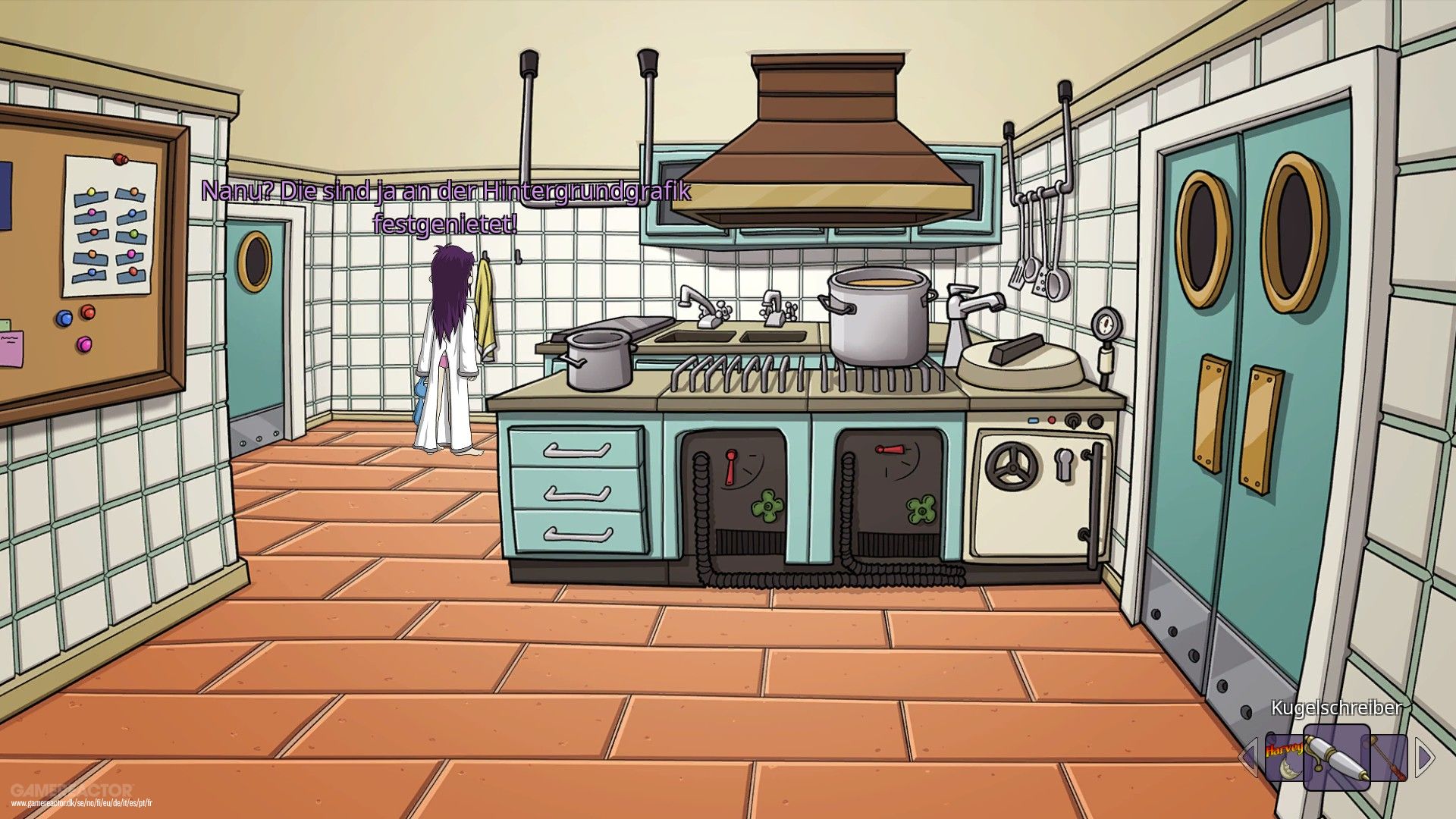
Task: Select the screwdriver item in the inventory
Action: tap(1385, 758)
